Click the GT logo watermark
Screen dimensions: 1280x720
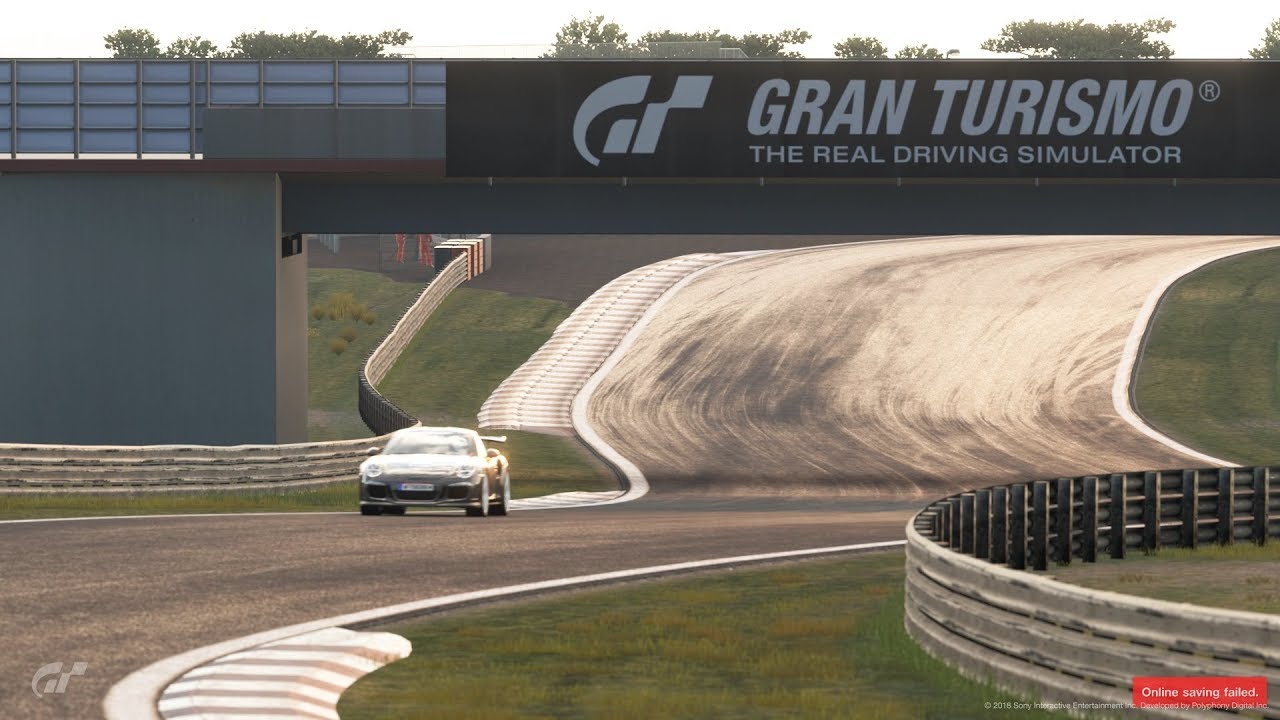pos(59,678)
